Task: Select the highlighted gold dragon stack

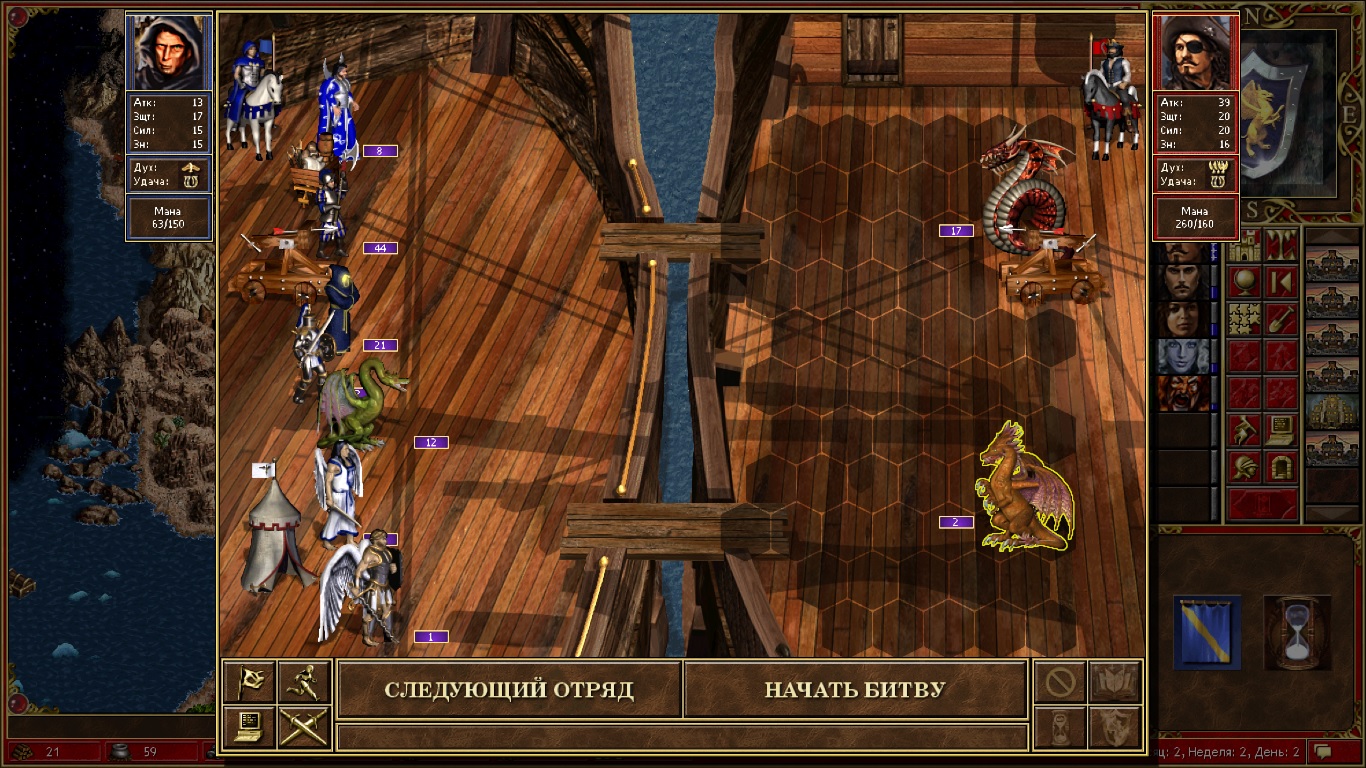Action: click(1025, 490)
